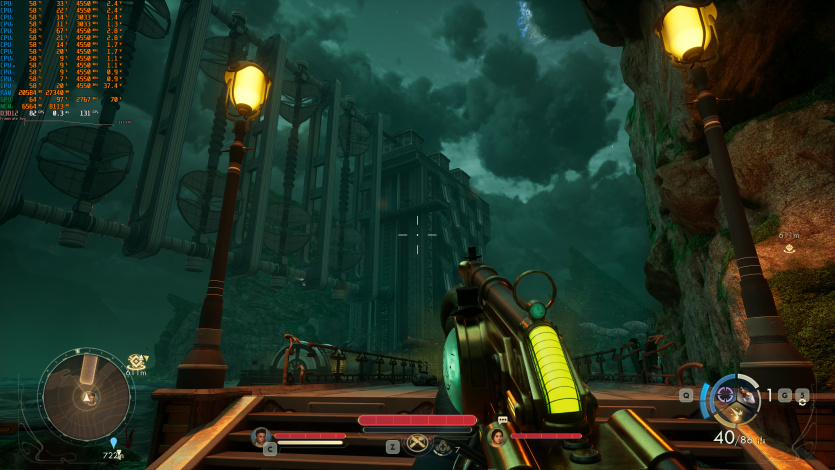Click the blue waypoint pin below the minimap
The height and width of the screenshot is (470, 835).
(x=113, y=442)
